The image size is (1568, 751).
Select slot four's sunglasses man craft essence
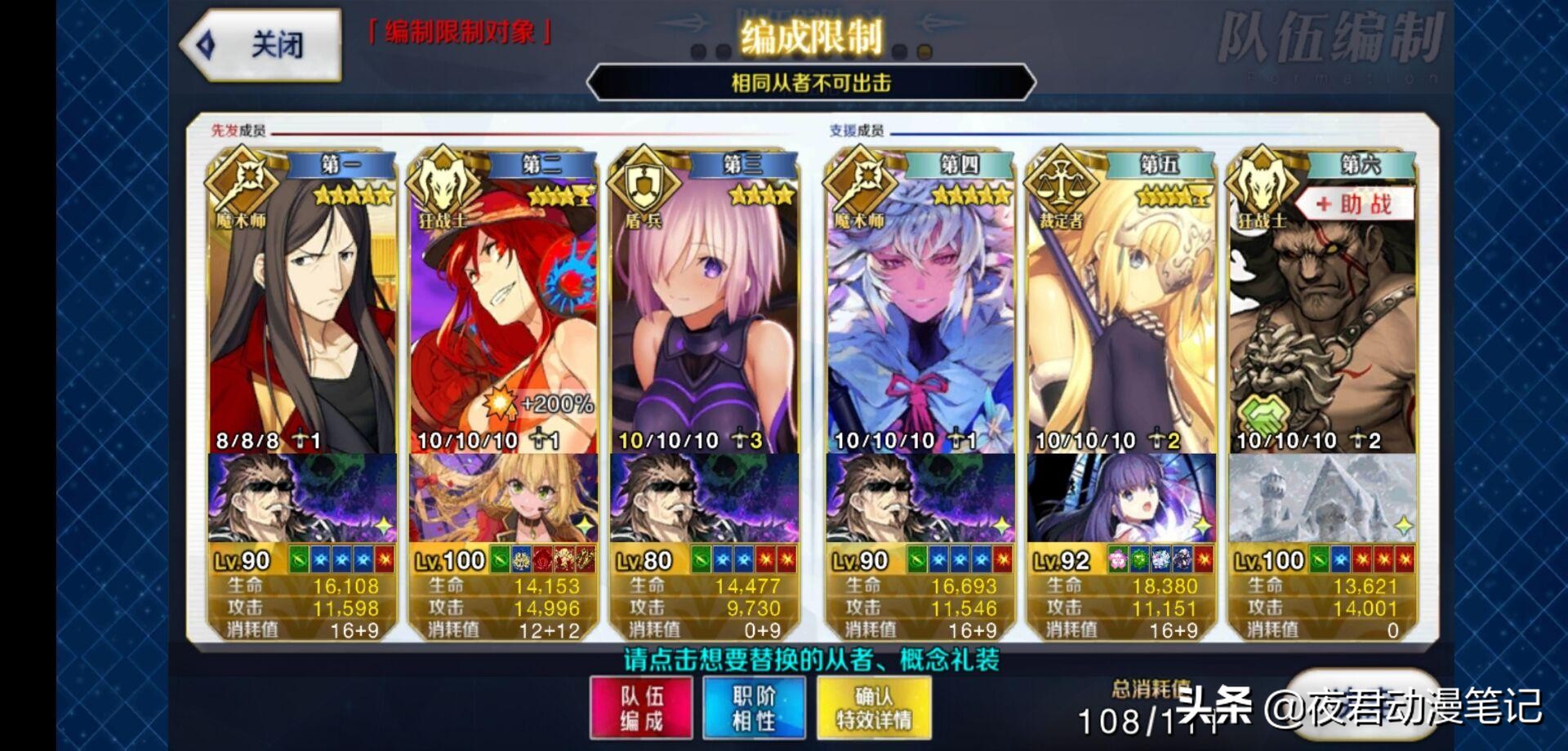[920, 498]
